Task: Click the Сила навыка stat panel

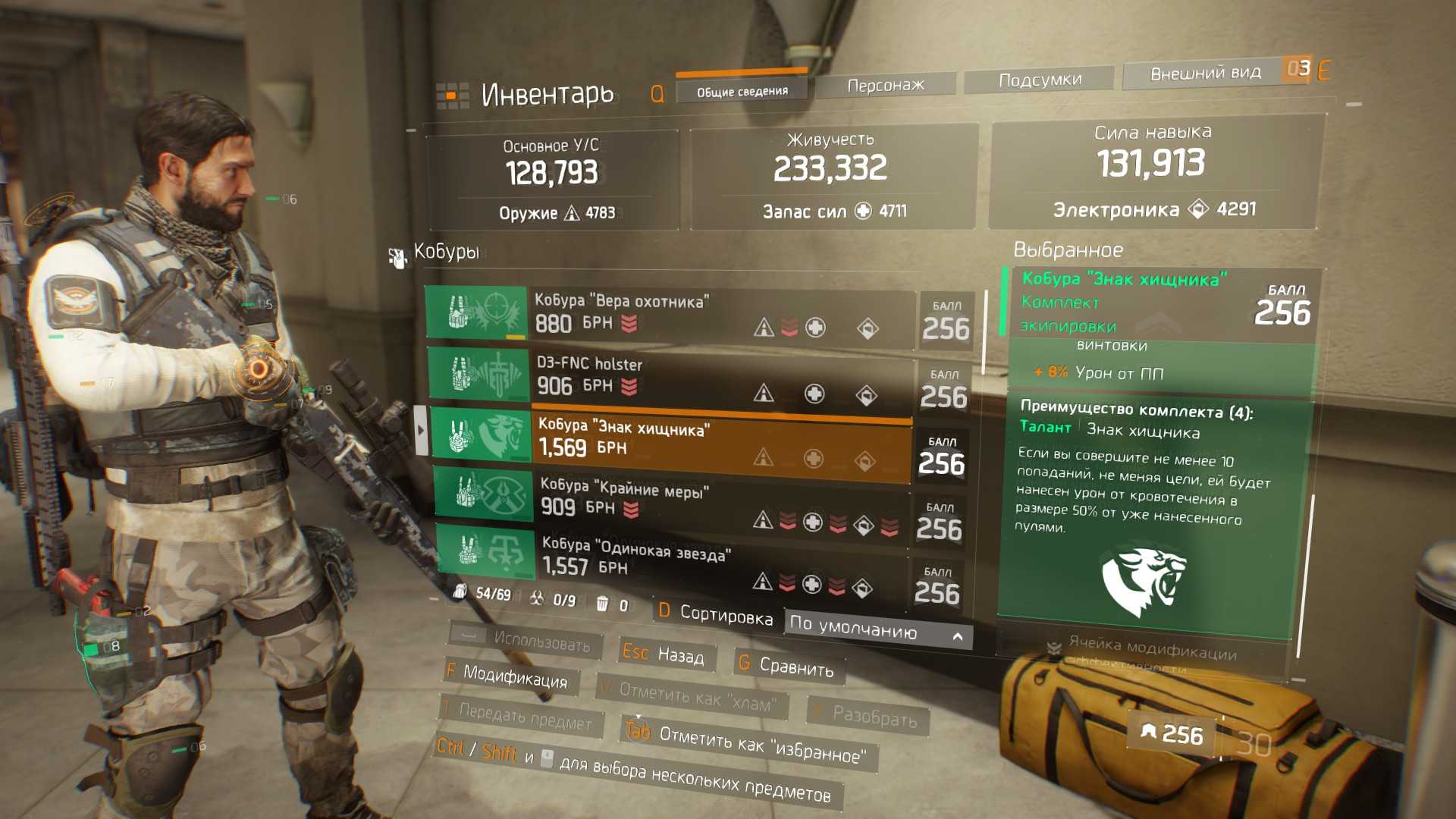Action: click(x=1153, y=171)
